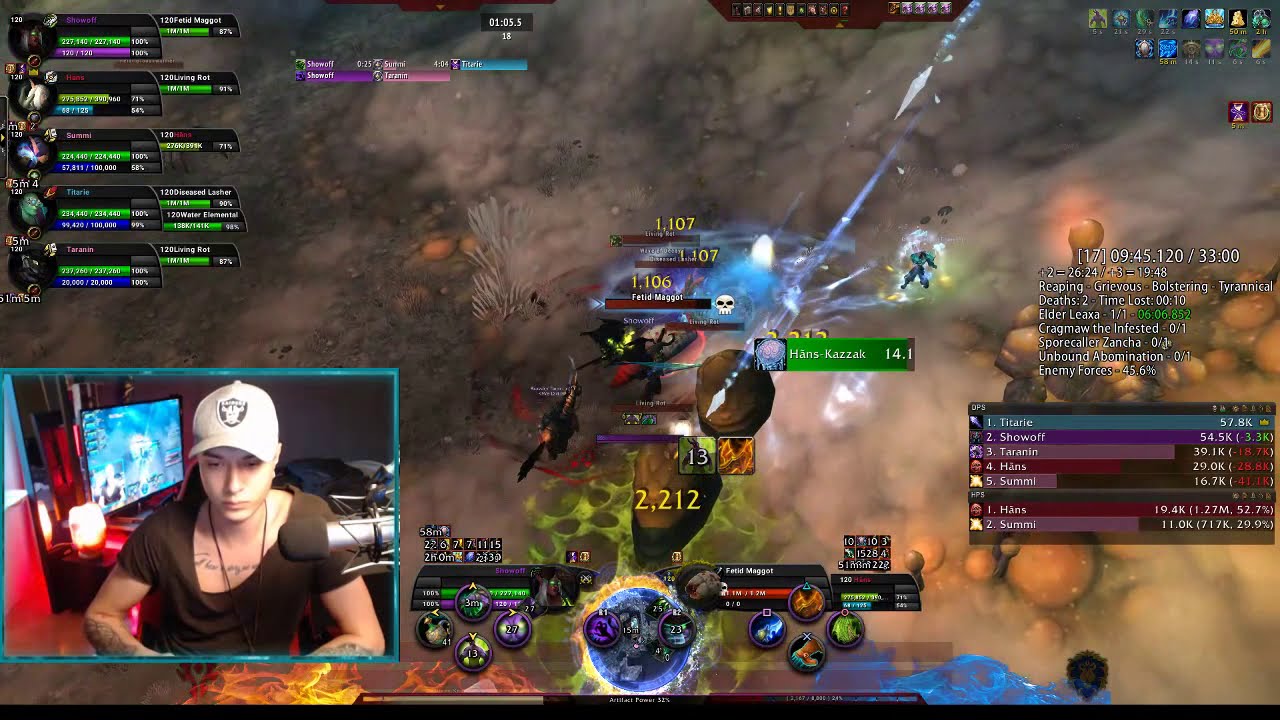Activate the green cloak ability icon
Viewport: 1280px width, 720px height.
(x=846, y=630)
